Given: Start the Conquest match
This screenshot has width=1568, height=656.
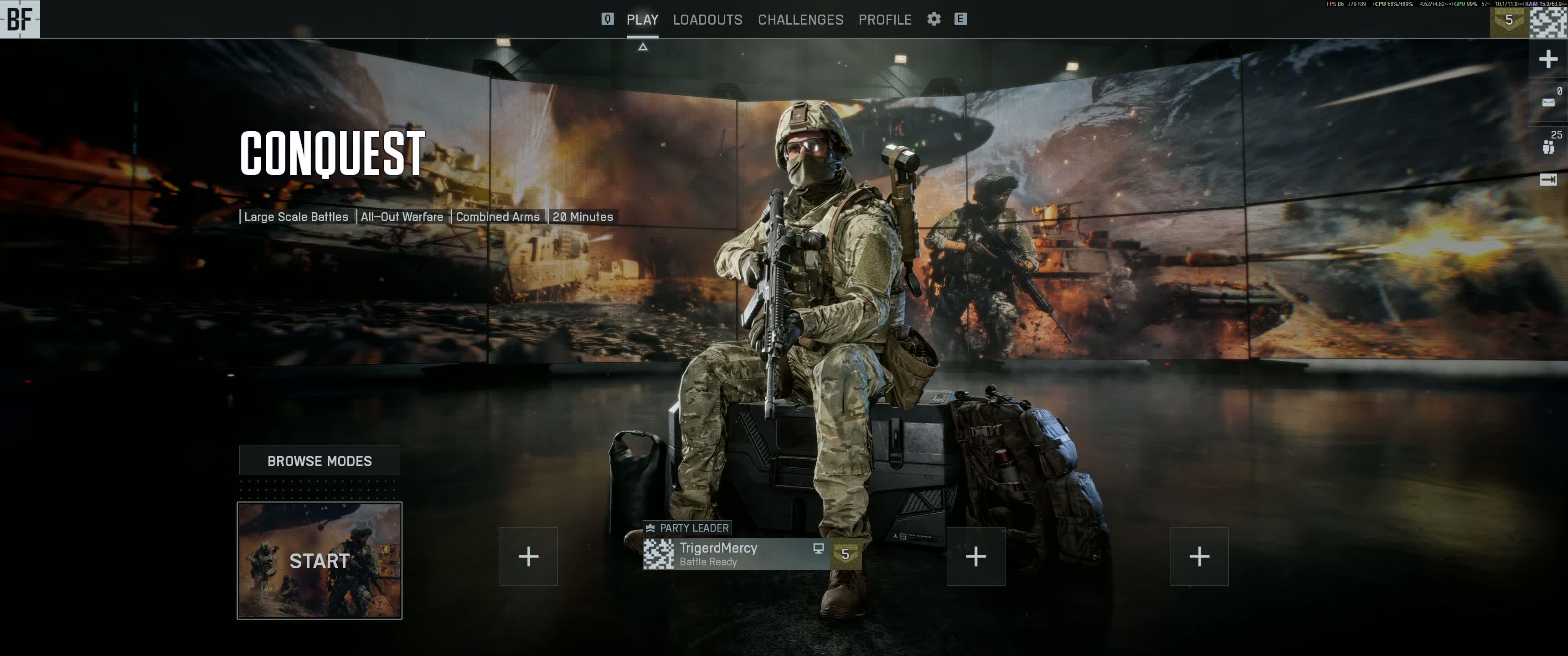Looking at the screenshot, I should (x=320, y=560).
